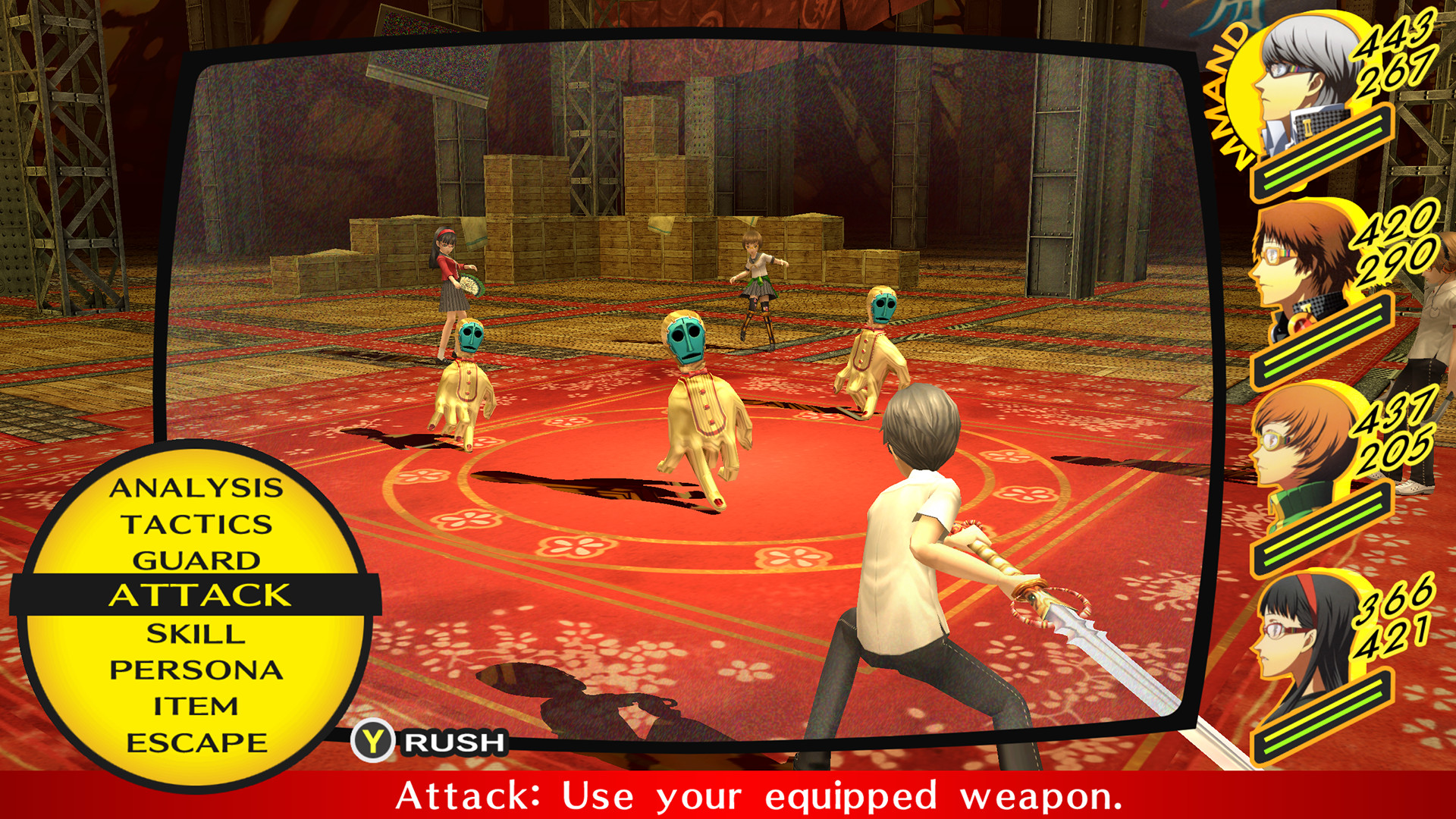Choose Analysis from the battle menu

point(196,490)
